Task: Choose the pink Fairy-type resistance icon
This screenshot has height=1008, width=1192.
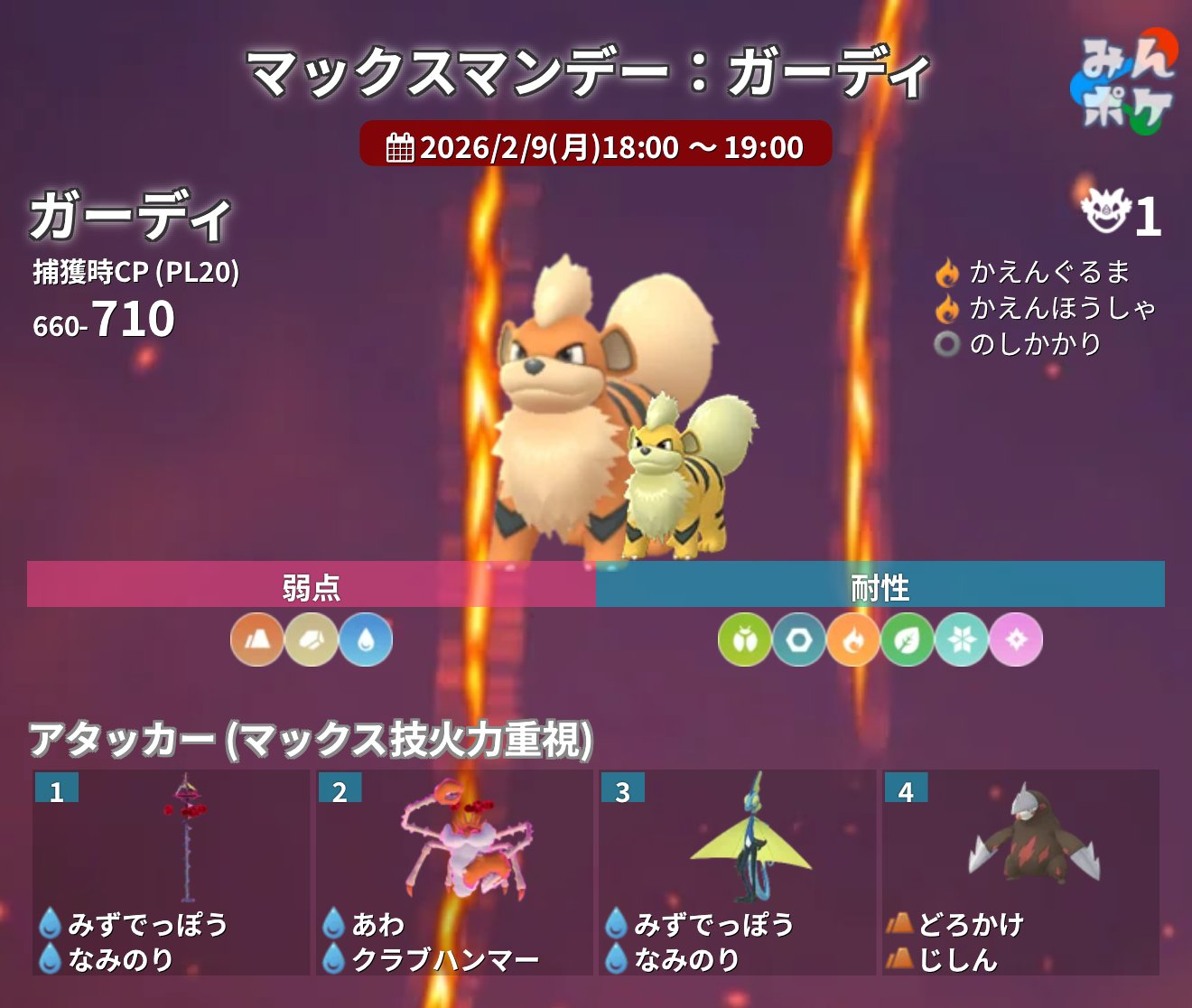Action: pyautogui.click(x=1016, y=639)
